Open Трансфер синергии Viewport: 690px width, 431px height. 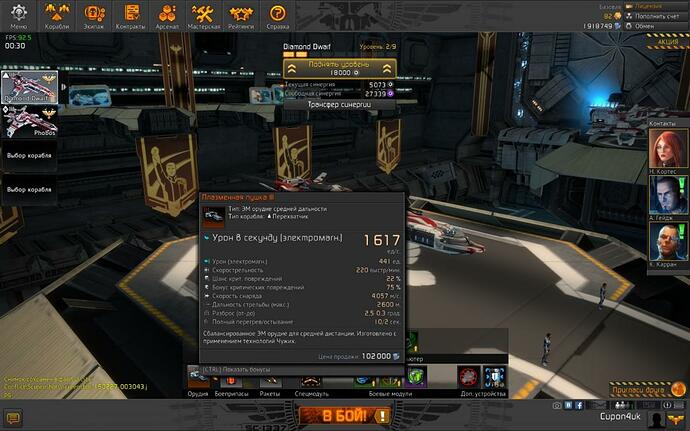[x=340, y=103]
